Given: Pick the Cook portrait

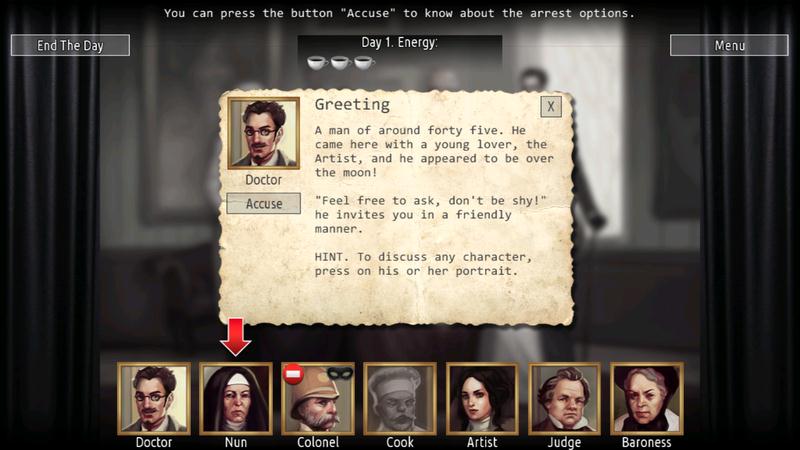Looking at the screenshot, I should point(400,398).
